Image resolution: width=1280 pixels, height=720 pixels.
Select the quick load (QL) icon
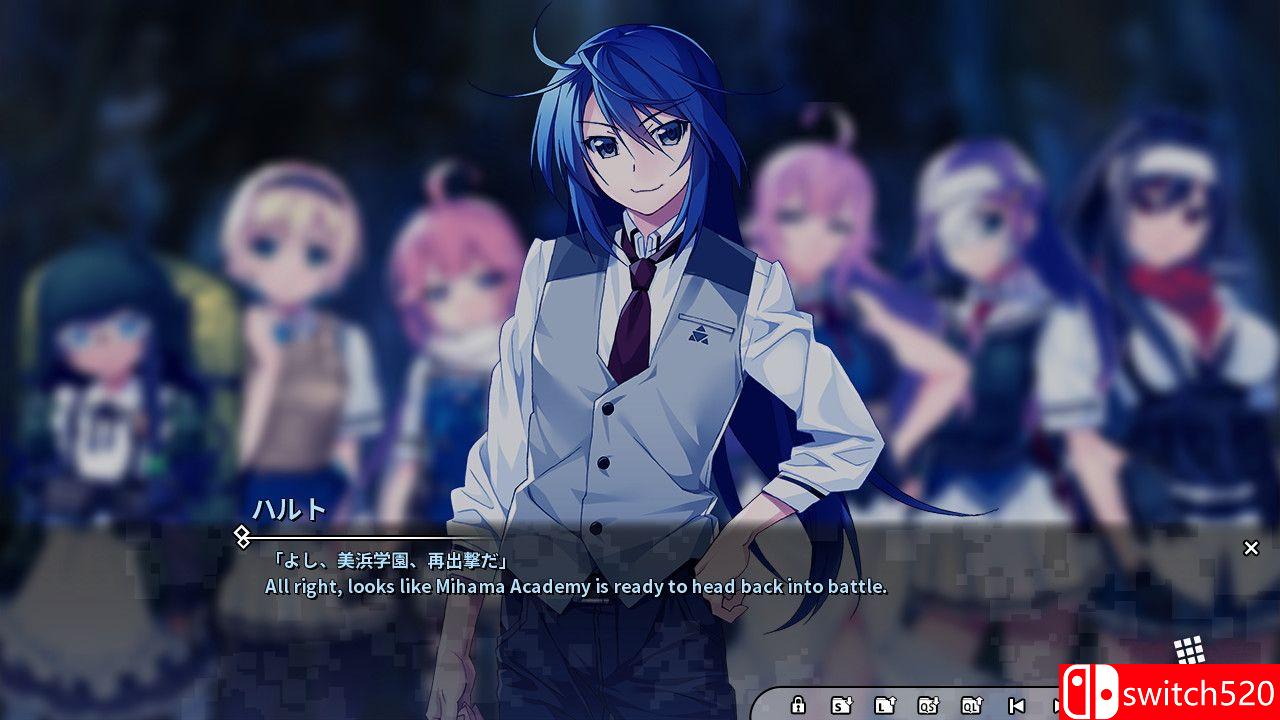(x=971, y=706)
